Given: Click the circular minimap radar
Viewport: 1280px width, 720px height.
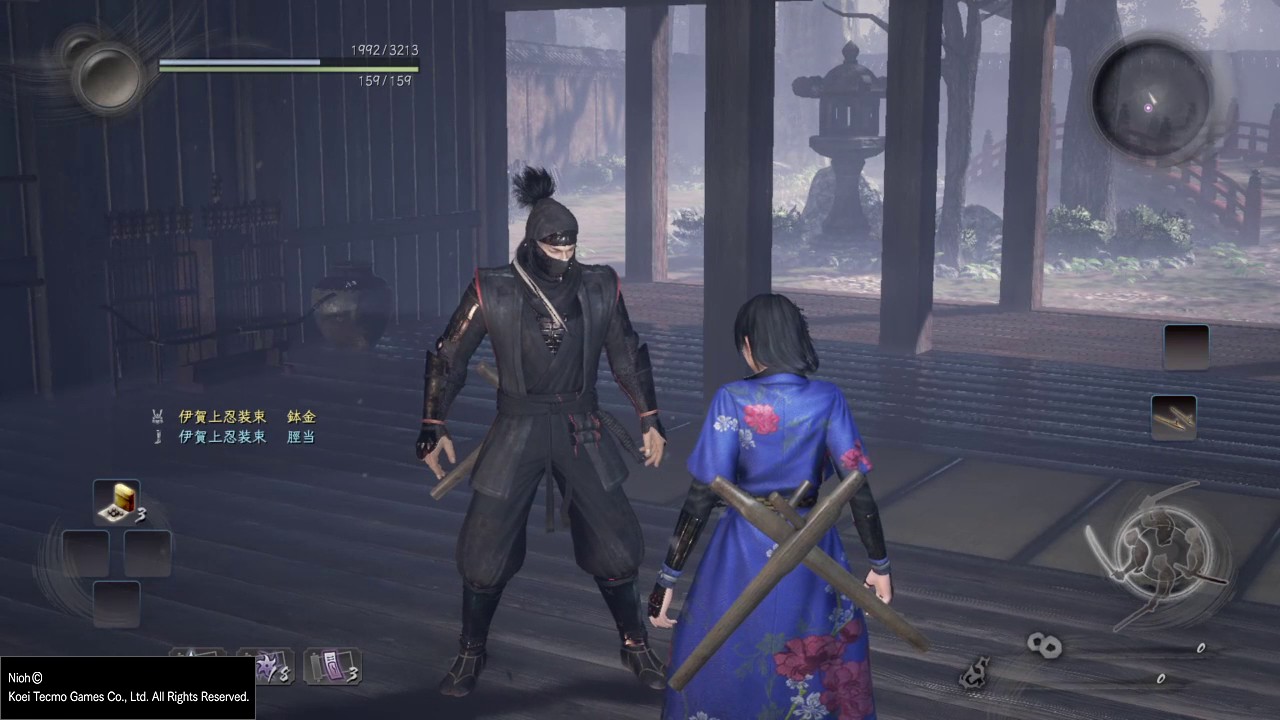Looking at the screenshot, I should (1151, 97).
